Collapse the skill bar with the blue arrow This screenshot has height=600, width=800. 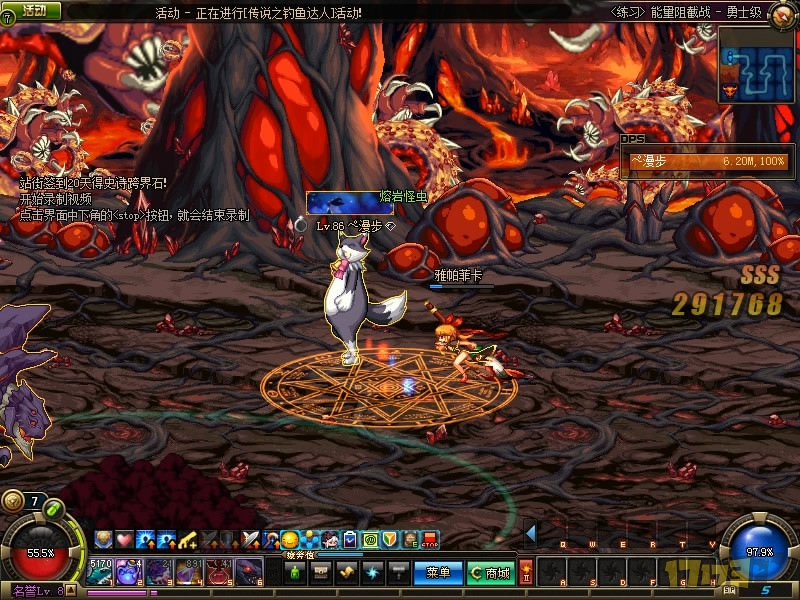tap(530, 533)
